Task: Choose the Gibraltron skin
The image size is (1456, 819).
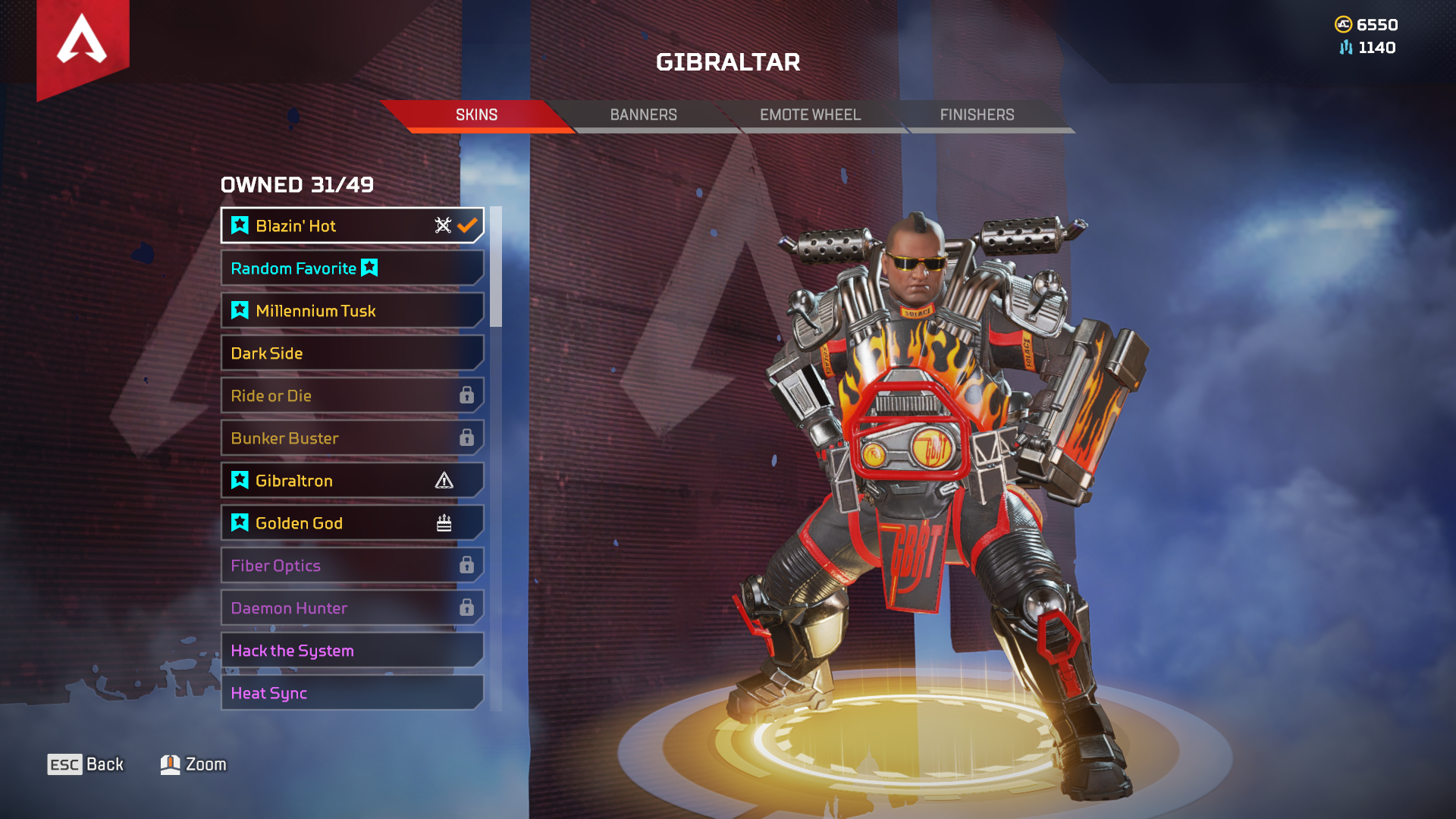Action: 352,481
